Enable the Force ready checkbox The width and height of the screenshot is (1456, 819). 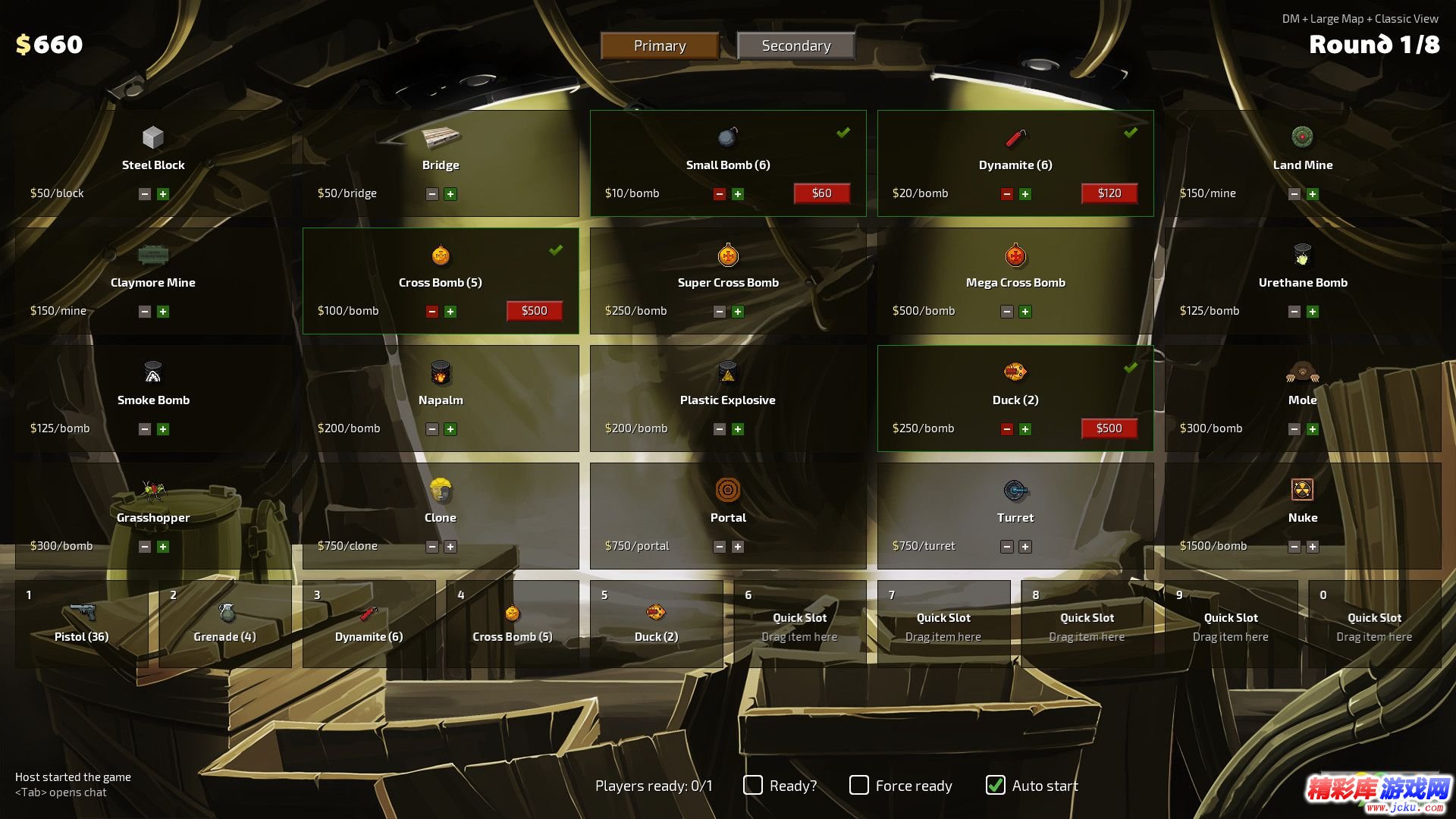pos(859,785)
